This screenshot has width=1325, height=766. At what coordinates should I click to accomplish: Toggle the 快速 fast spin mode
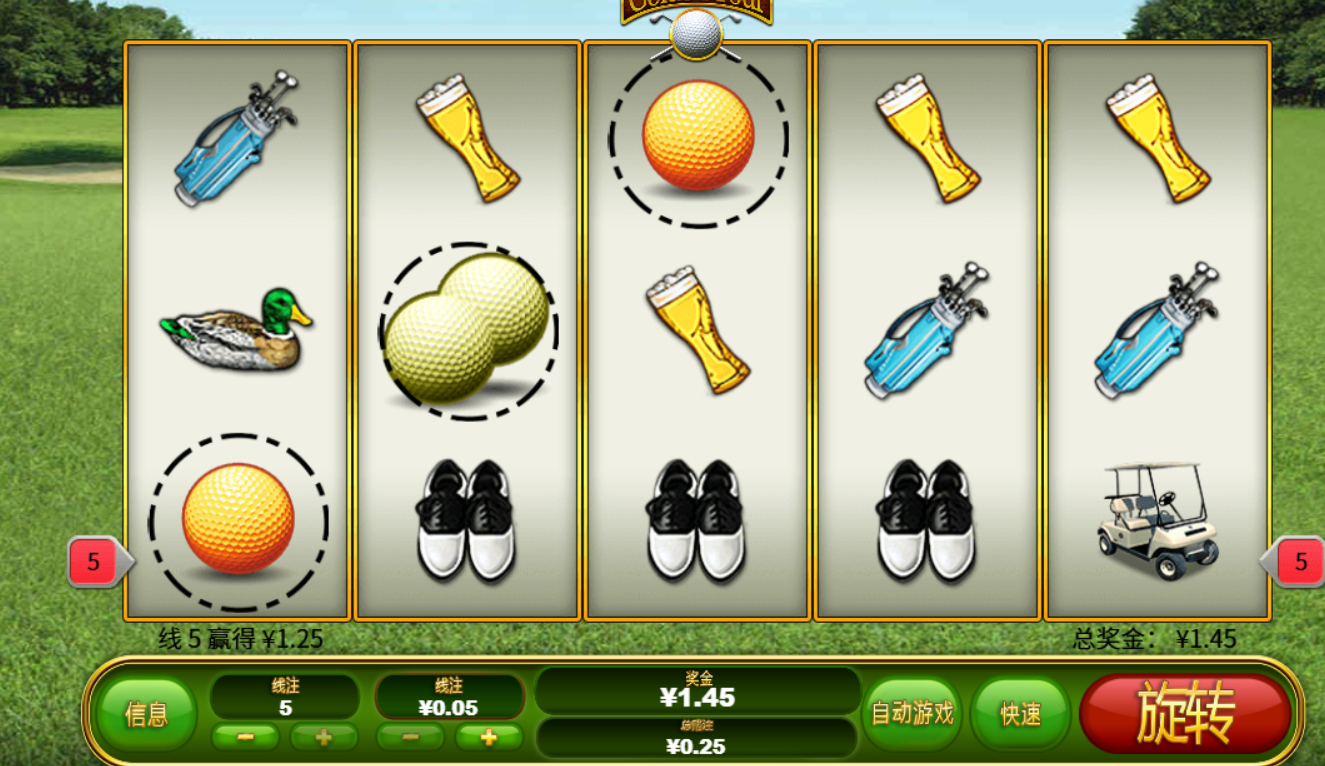tap(1021, 714)
